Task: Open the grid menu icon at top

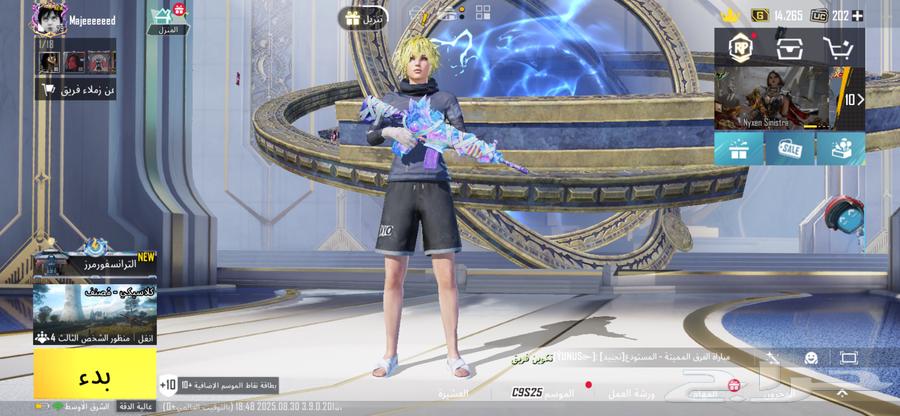Action: coord(483,14)
